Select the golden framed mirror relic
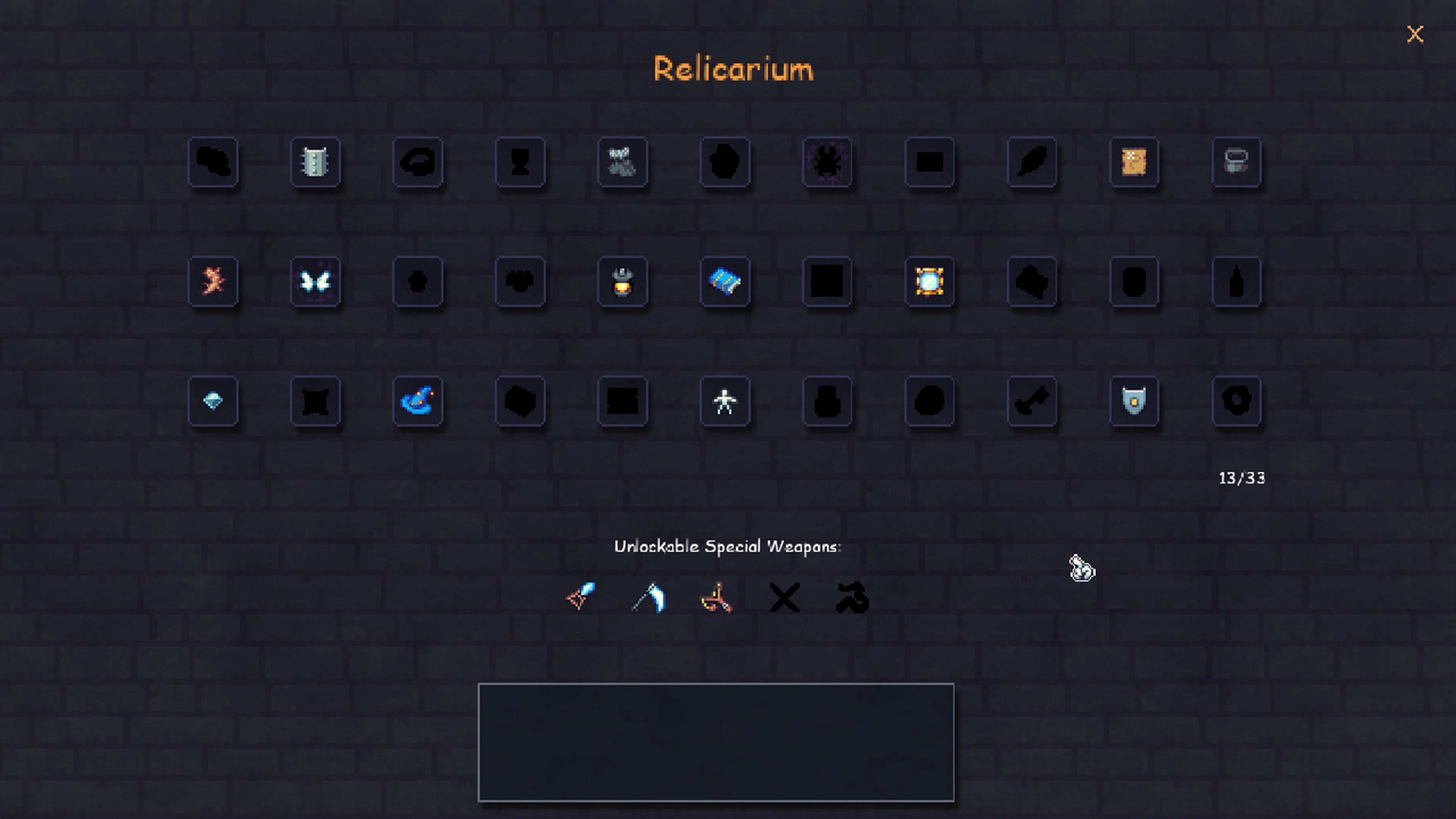The height and width of the screenshot is (819, 1456). [x=930, y=282]
